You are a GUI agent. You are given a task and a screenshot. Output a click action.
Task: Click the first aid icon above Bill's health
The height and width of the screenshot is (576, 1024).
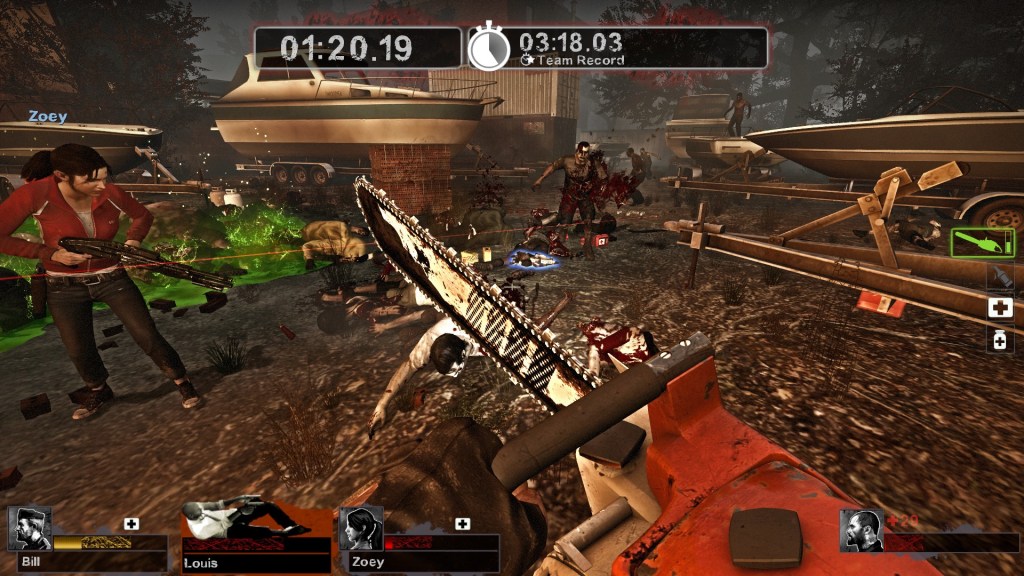pyautogui.click(x=132, y=524)
